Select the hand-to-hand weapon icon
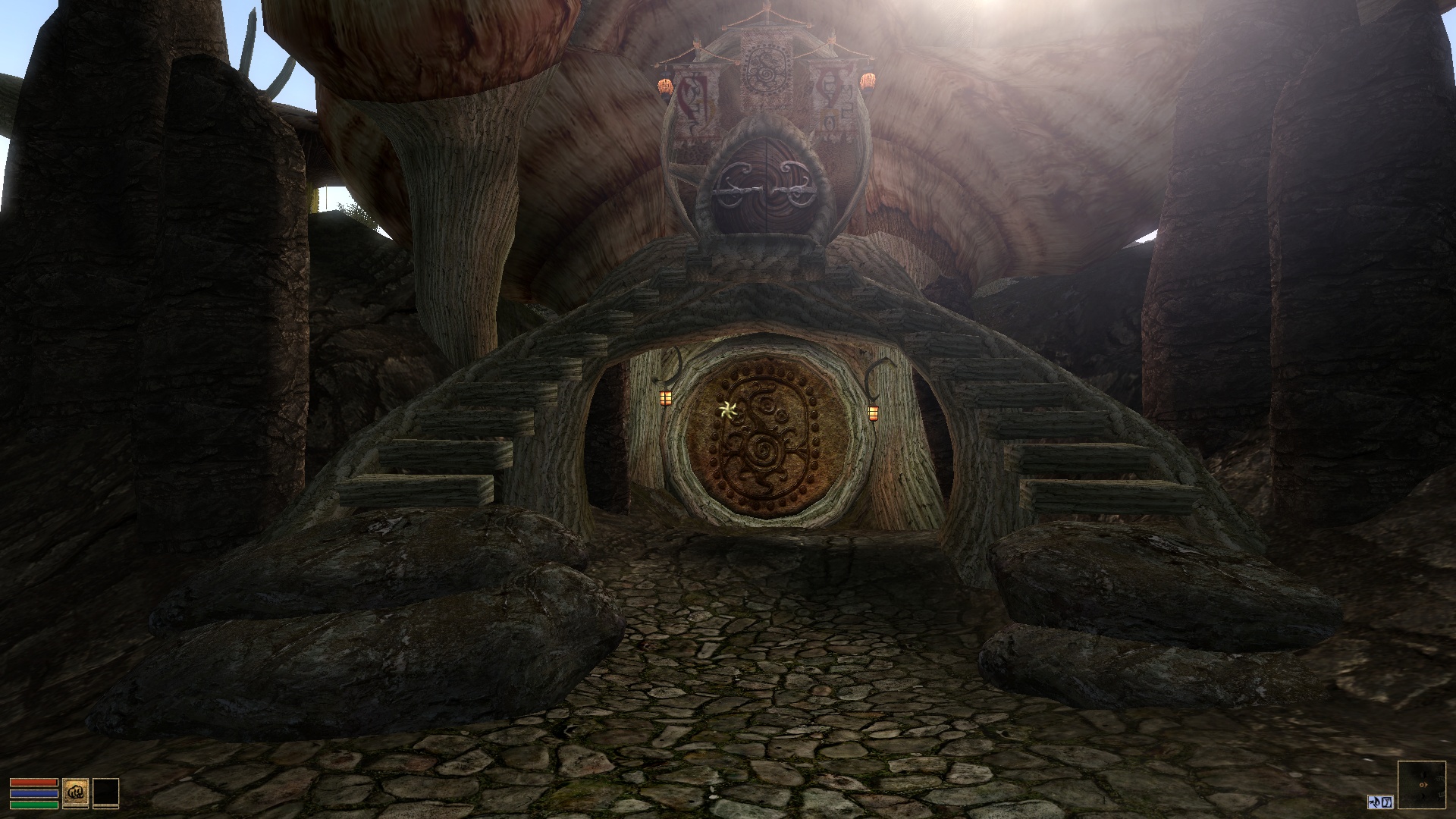 (x=75, y=792)
